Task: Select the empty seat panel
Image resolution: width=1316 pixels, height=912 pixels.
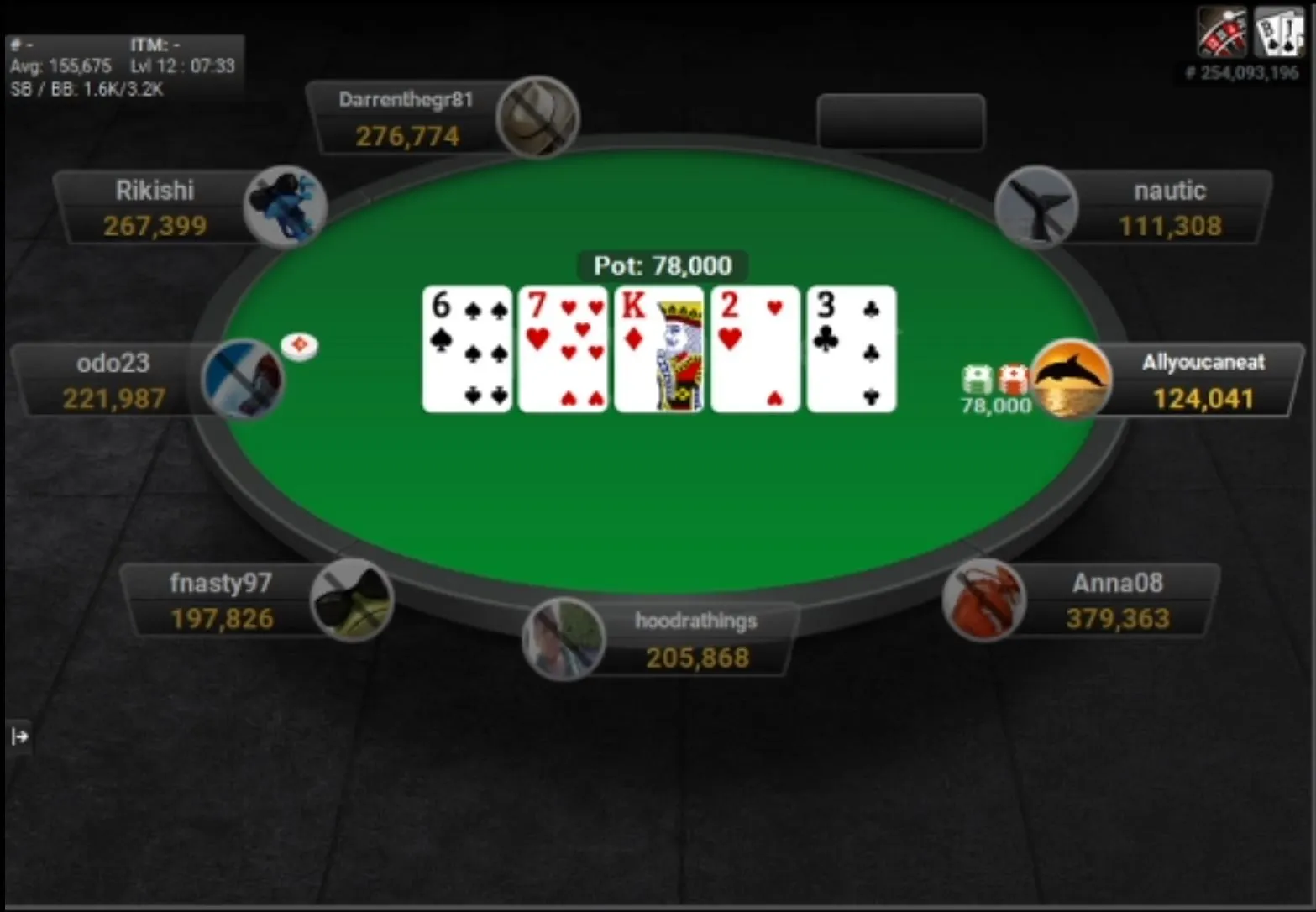Action: click(x=900, y=122)
